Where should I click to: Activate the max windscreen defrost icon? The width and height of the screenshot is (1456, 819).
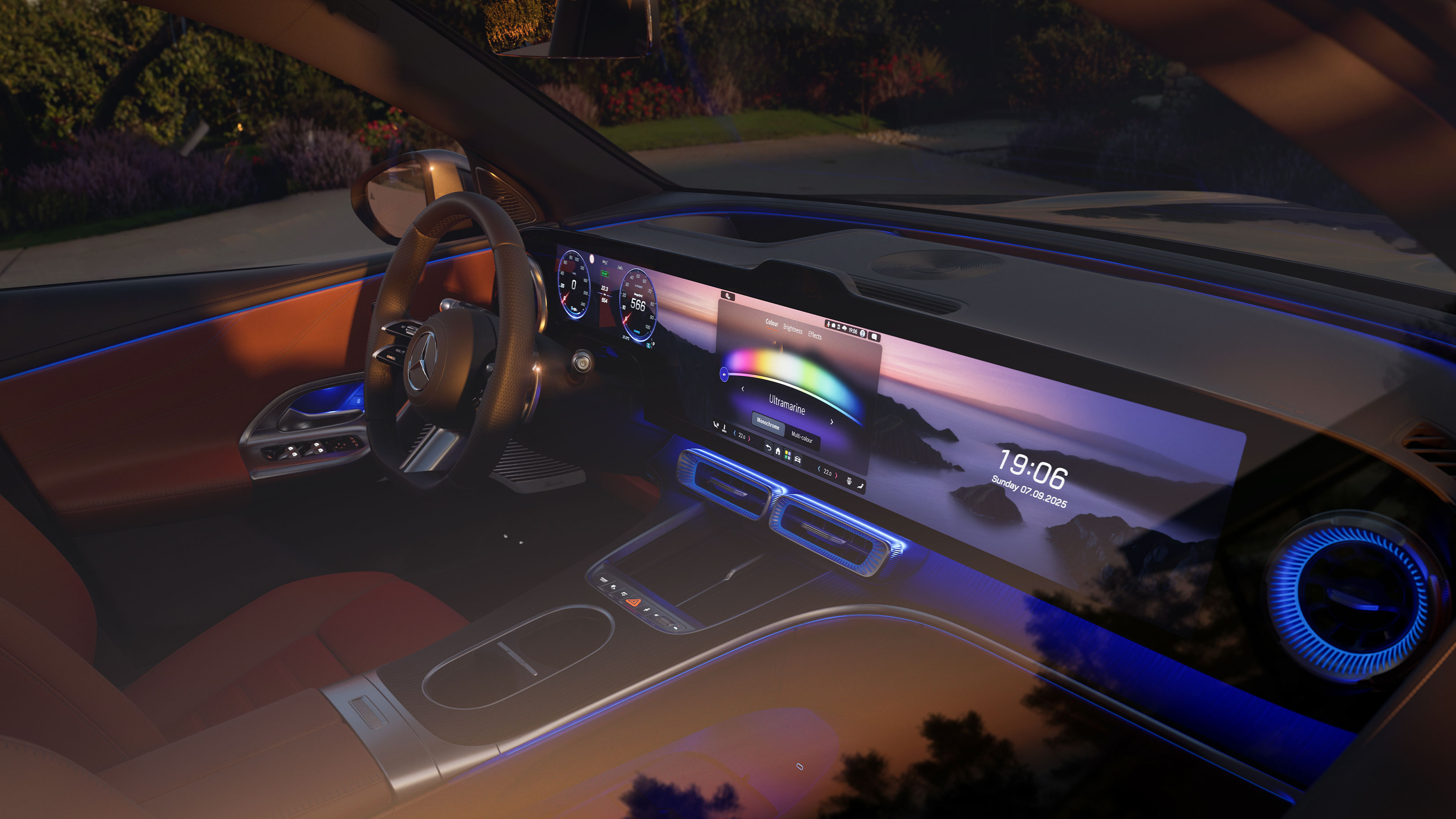[848, 481]
